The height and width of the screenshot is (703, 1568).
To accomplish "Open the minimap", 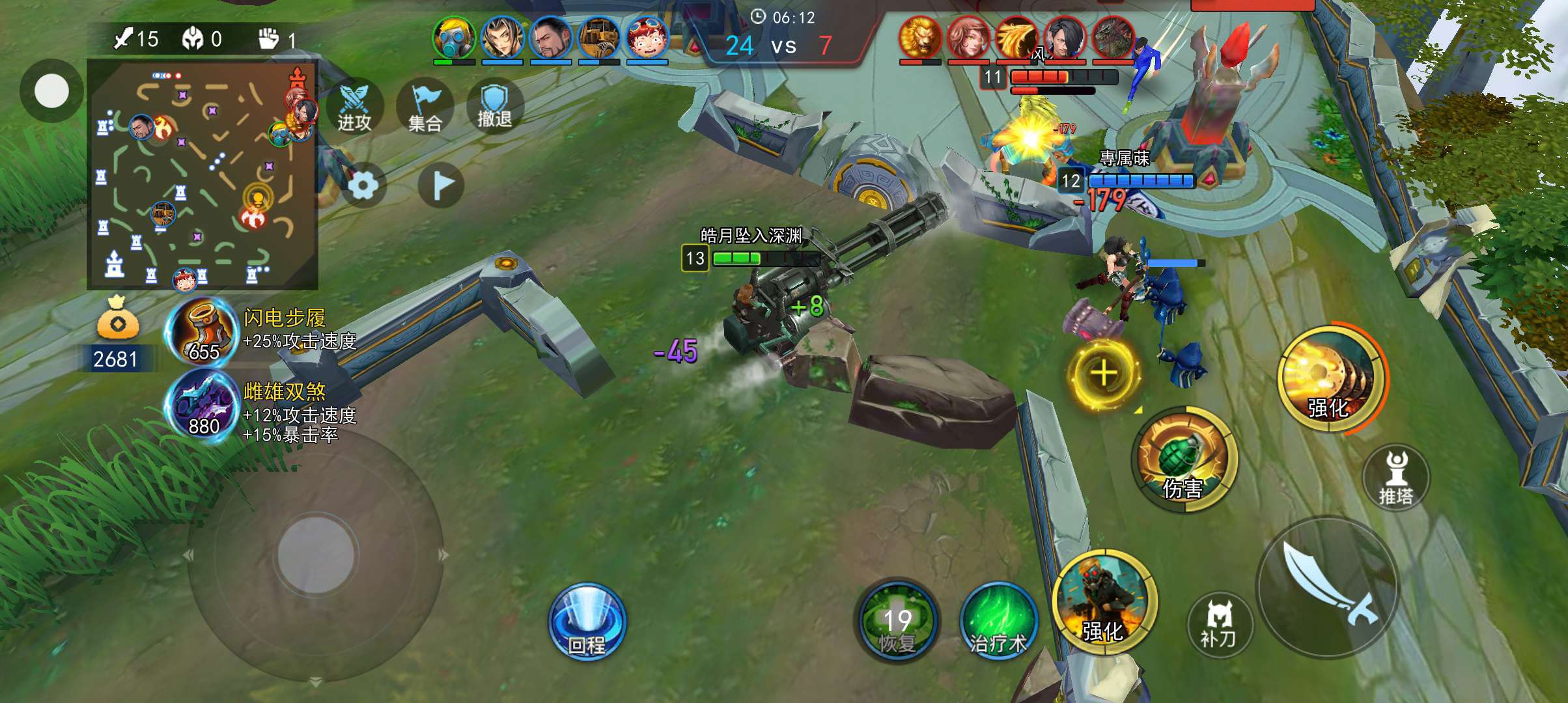I will tap(203, 174).
